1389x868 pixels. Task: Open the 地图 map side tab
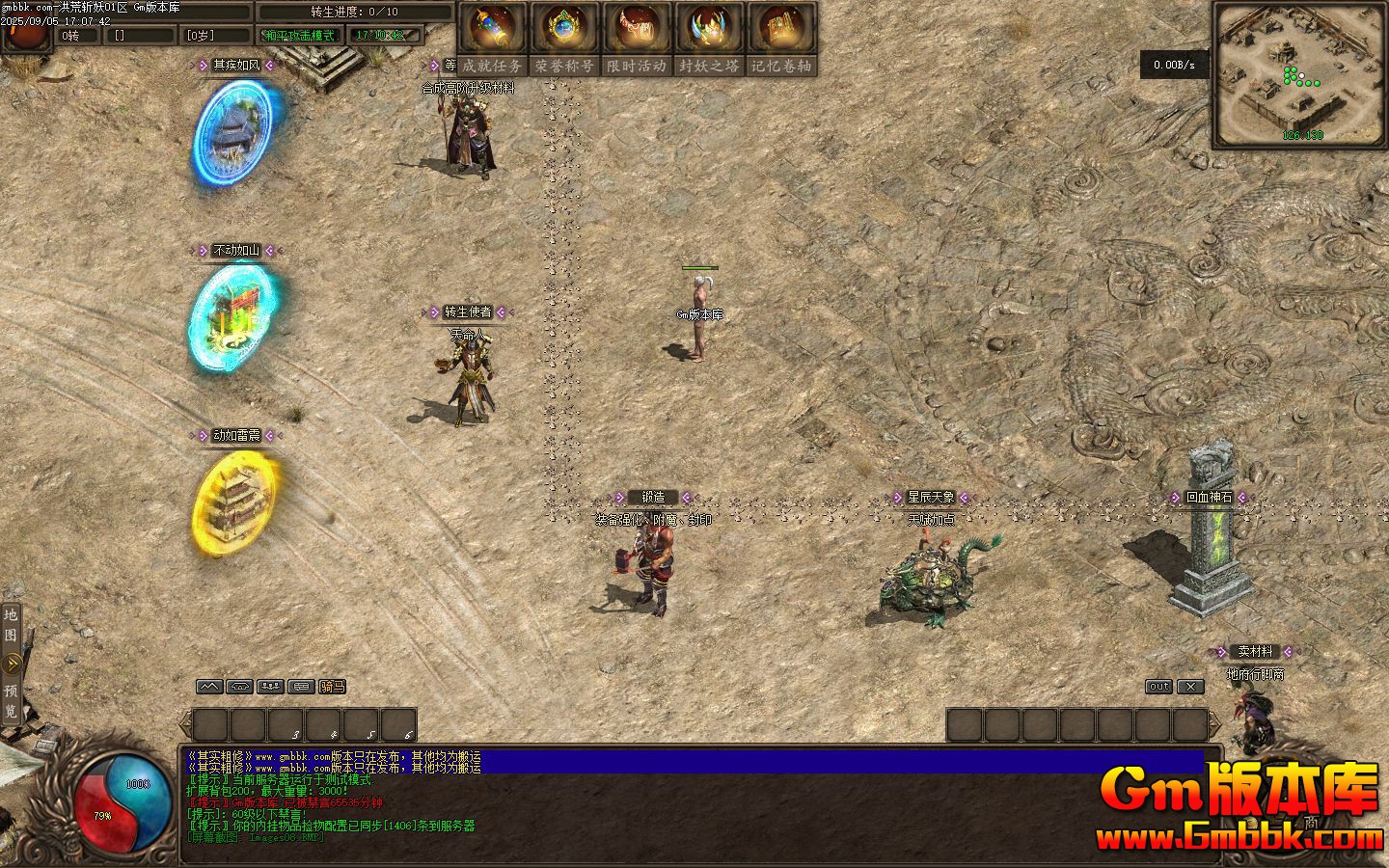[x=11, y=624]
